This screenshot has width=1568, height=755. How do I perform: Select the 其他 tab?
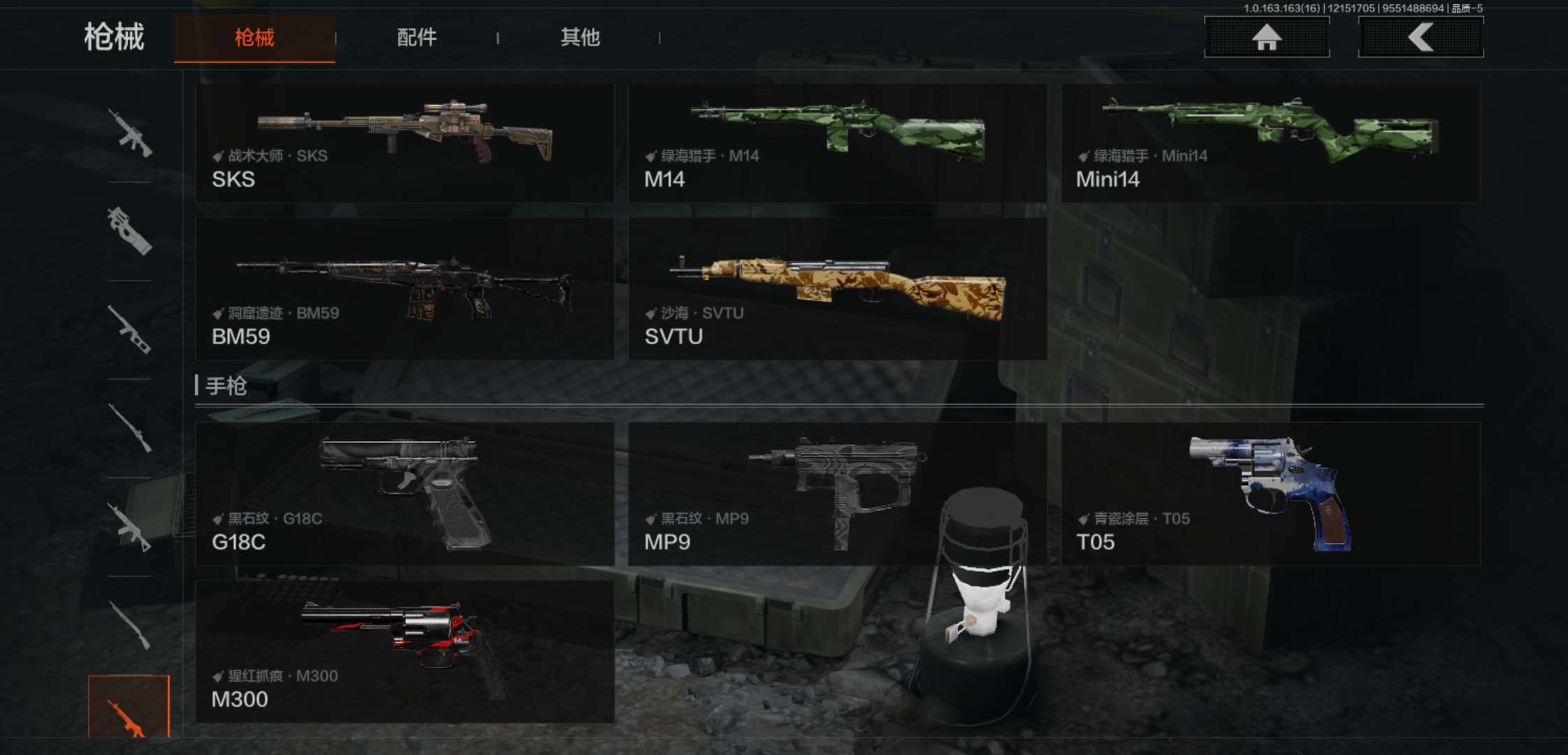(x=580, y=38)
